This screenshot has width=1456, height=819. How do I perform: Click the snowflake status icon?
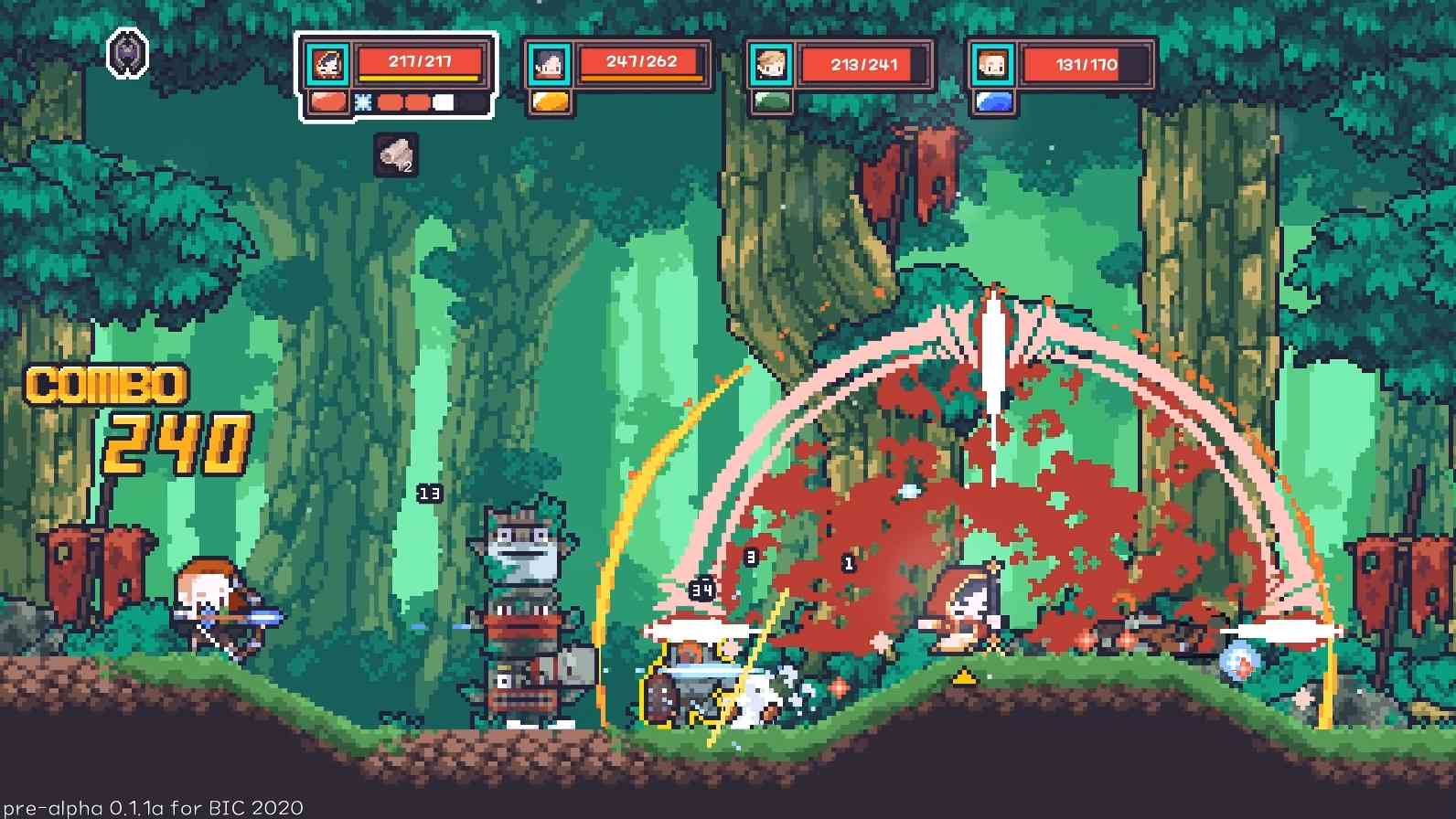coord(363,101)
